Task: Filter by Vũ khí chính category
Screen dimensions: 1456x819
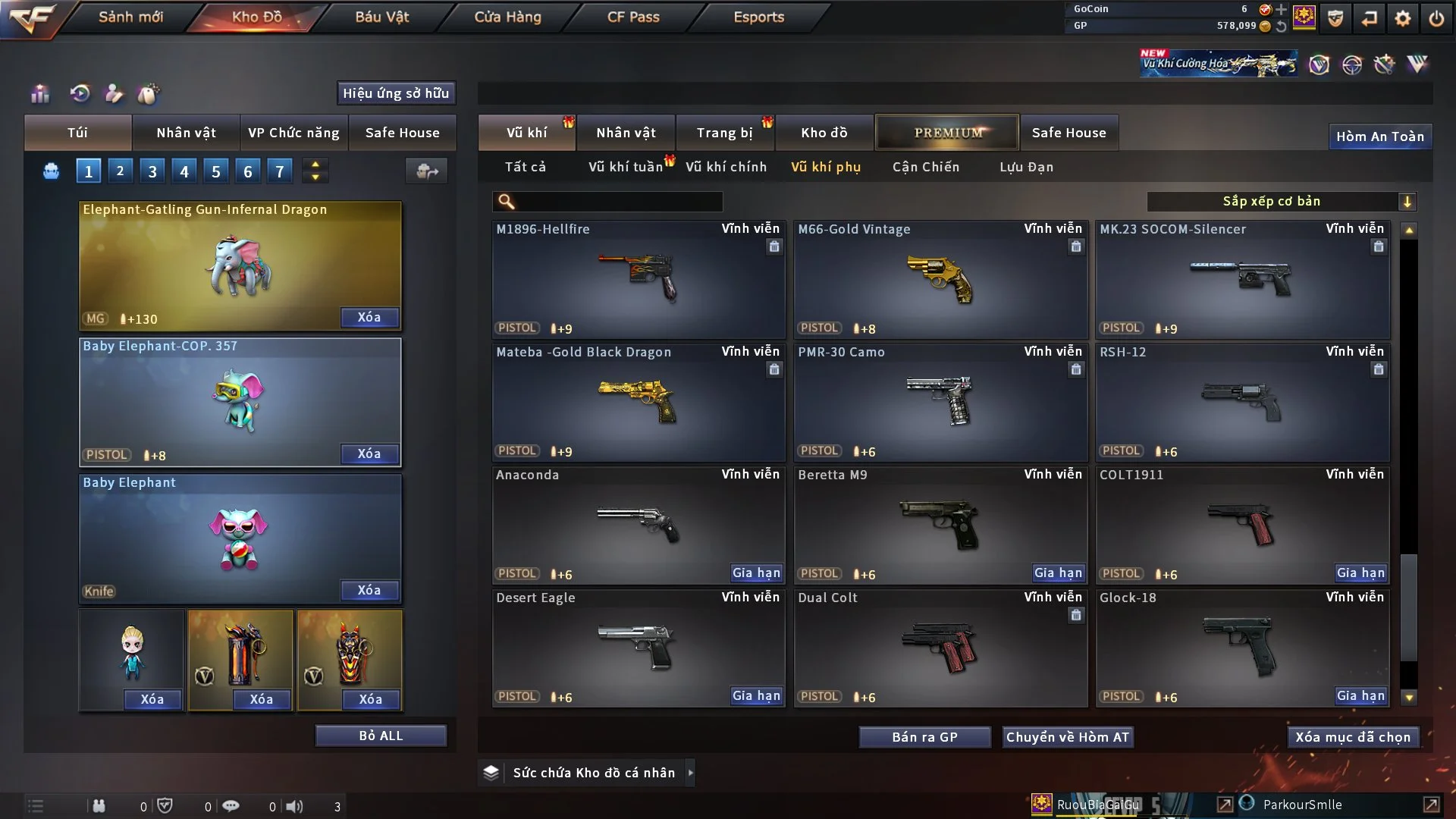Action: pos(726,167)
